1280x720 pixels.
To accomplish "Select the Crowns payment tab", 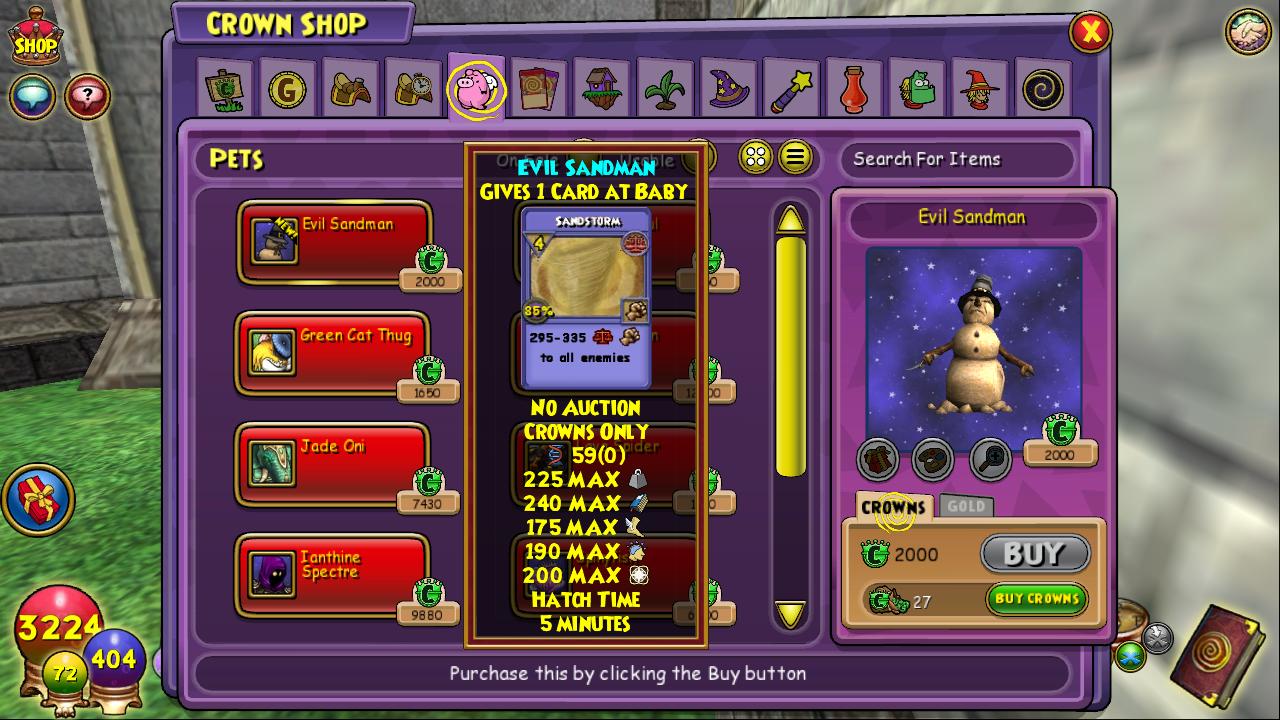I will [x=894, y=507].
